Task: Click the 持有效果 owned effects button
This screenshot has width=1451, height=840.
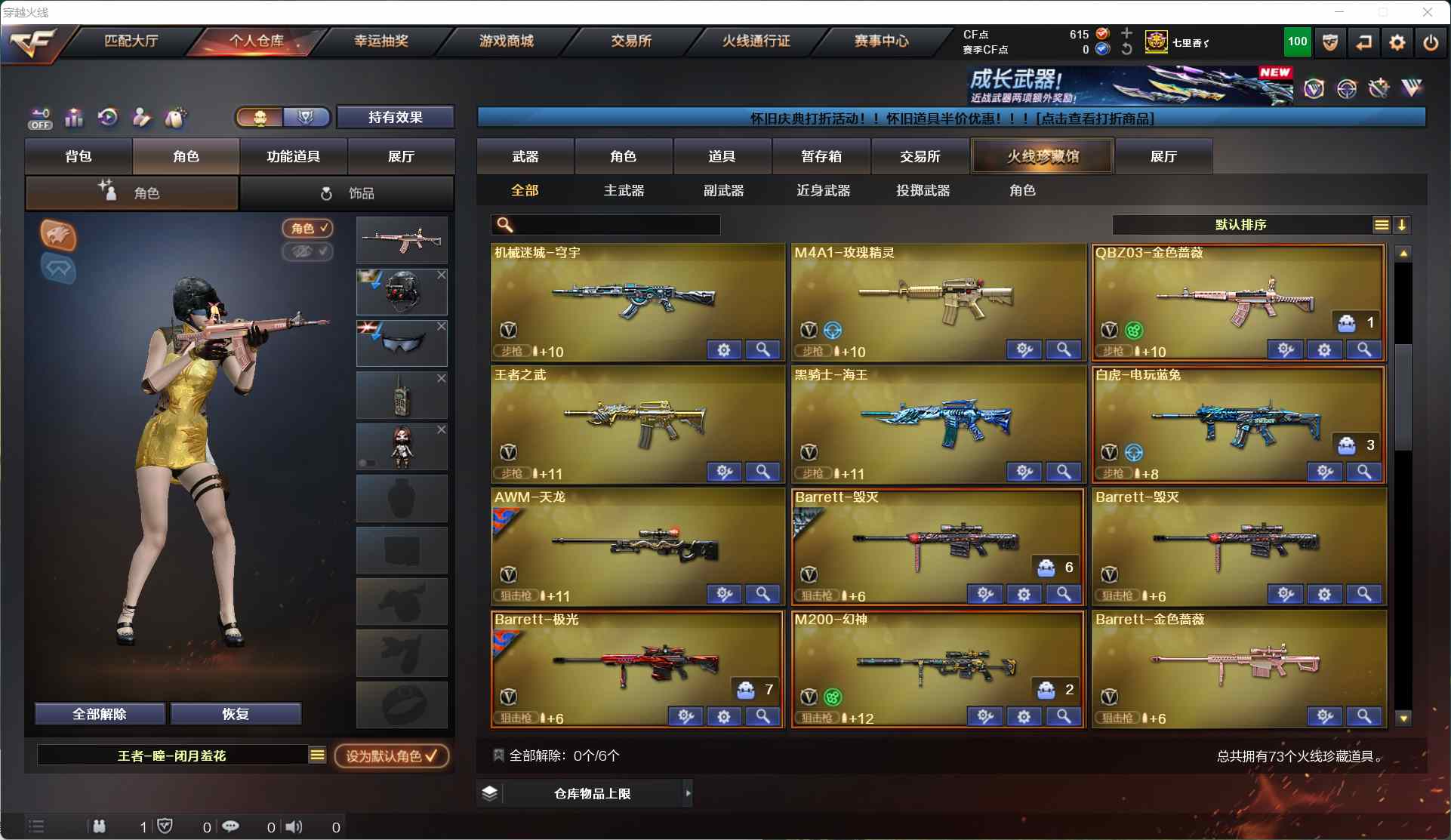Action: point(395,117)
